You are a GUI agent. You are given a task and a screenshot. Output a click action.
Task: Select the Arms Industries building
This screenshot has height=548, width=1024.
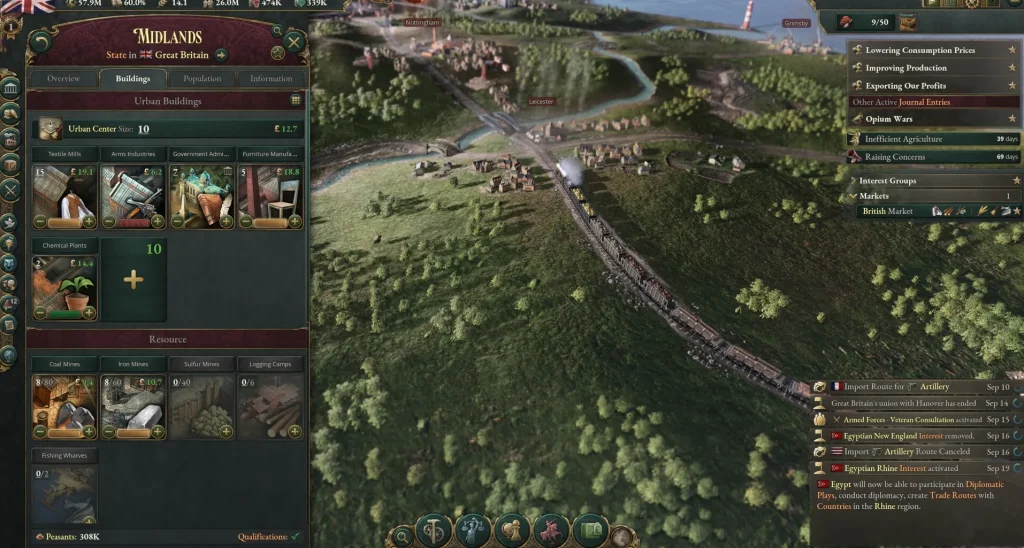pos(133,195)
